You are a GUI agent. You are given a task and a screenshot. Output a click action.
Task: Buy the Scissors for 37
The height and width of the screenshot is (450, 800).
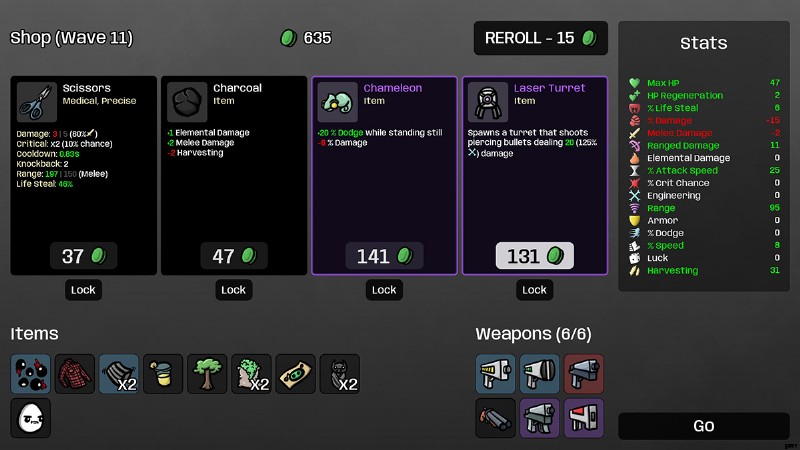(84, 256)
